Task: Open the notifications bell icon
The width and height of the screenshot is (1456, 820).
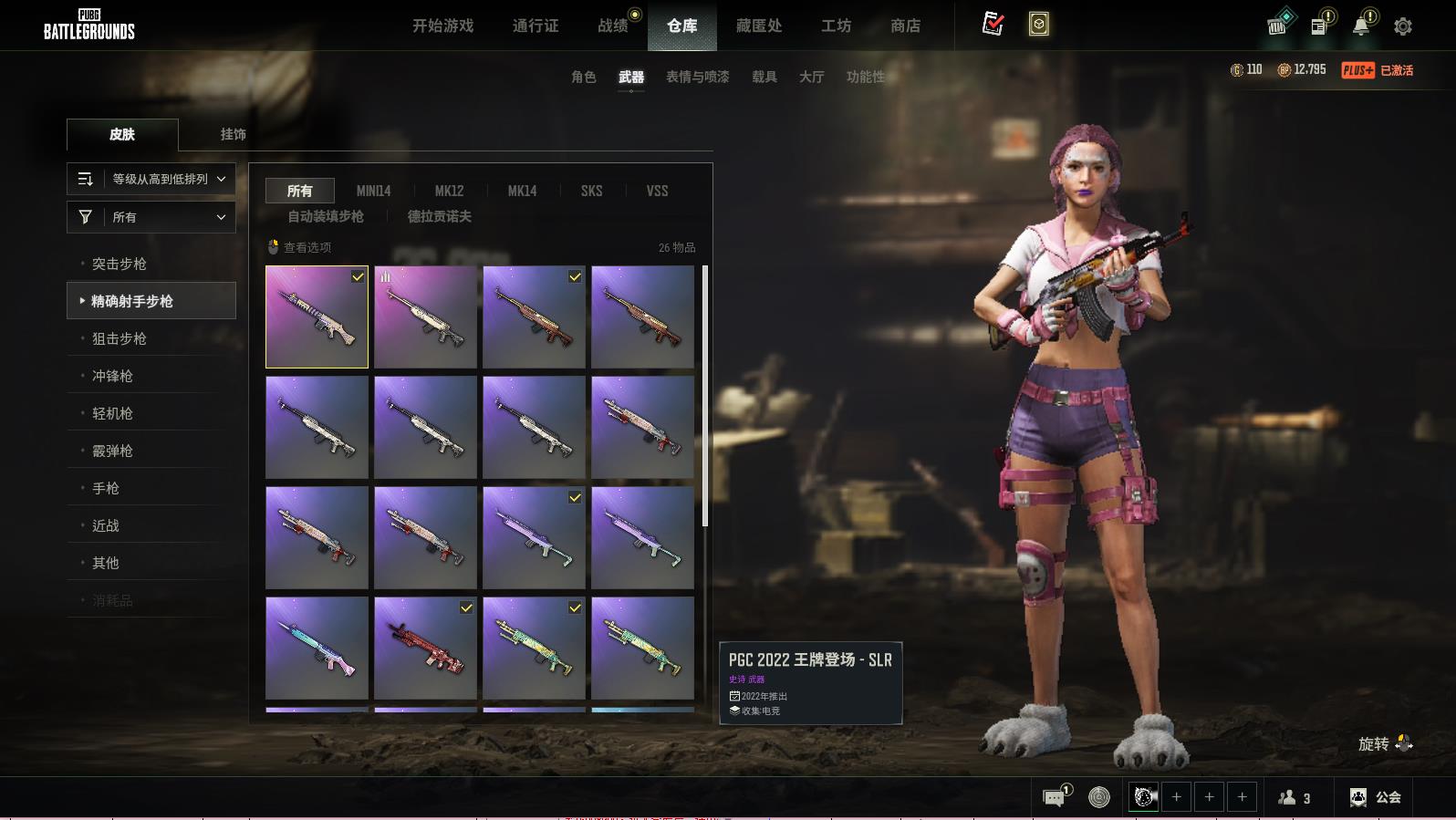Action: pos(1361,26)
